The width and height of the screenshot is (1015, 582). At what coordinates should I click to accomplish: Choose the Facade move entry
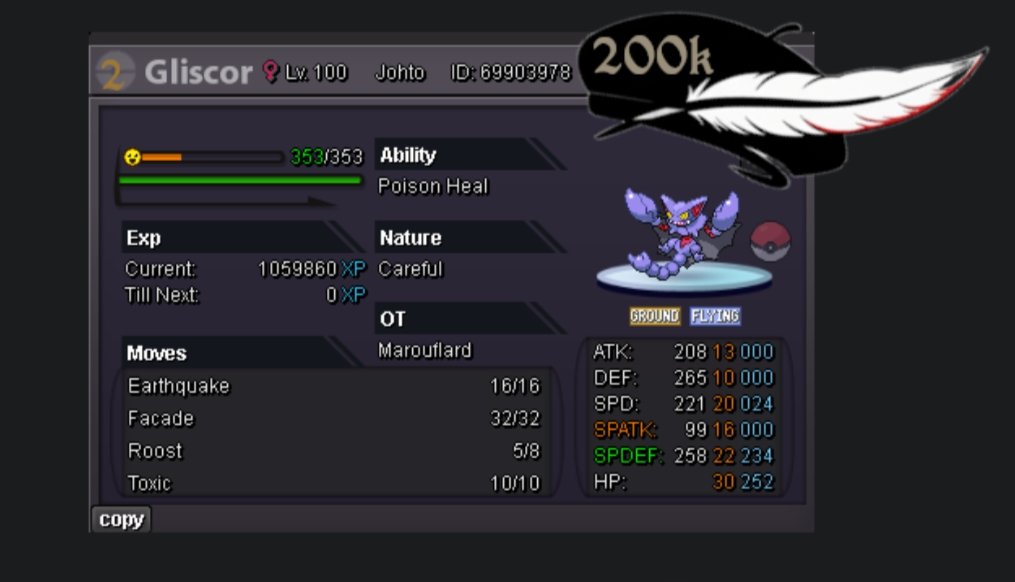coord(333,419)
